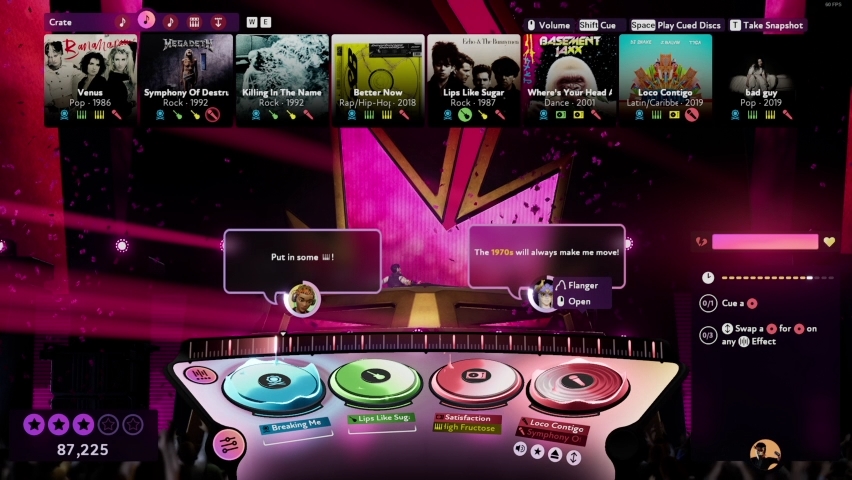Open the instrument pad button above the deck
852x480 pixels.
click(200, 376)
